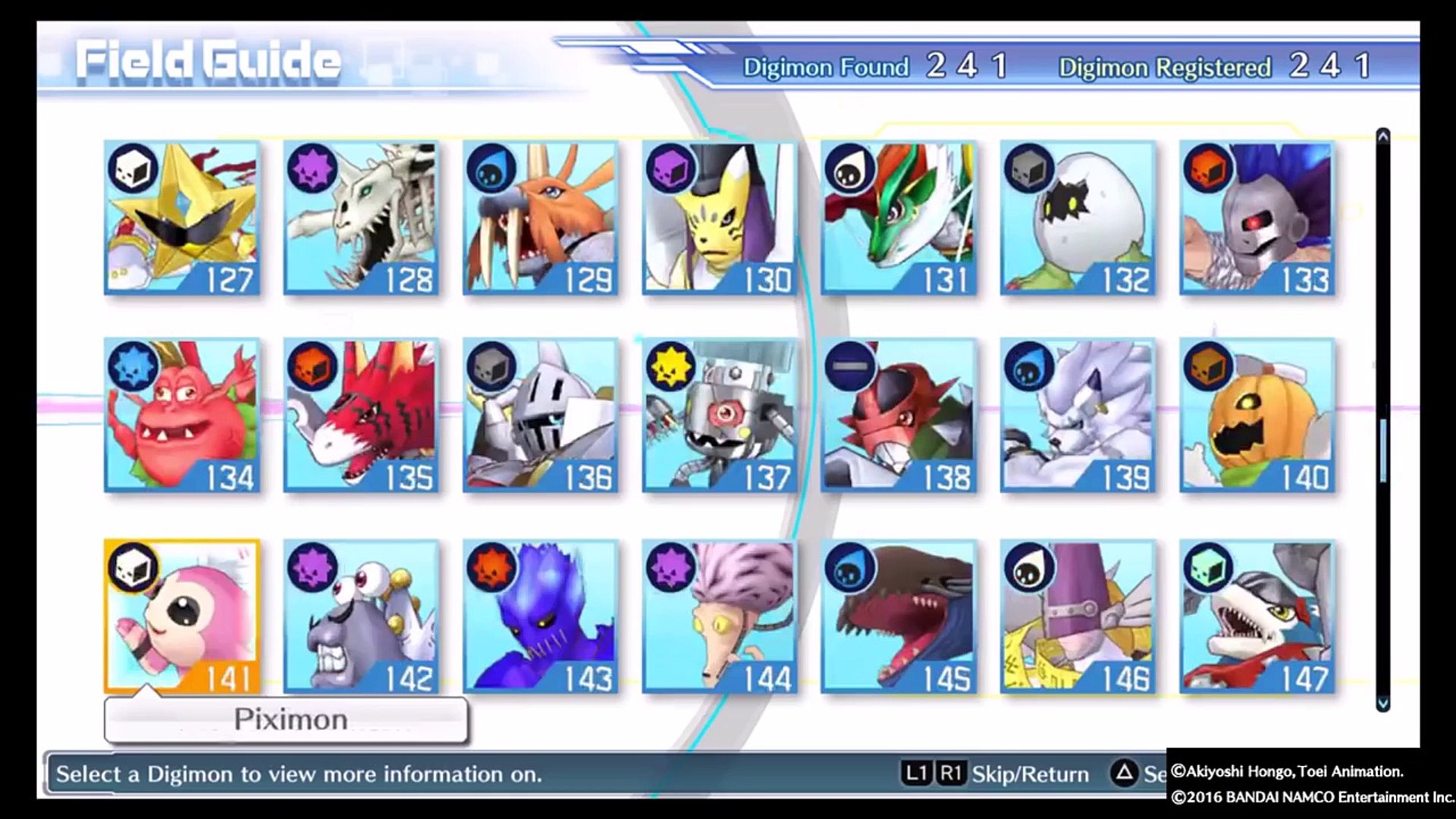
Task: Choose the armored knight entry 136
Action: pyautogui.click(x=541, y=415)
